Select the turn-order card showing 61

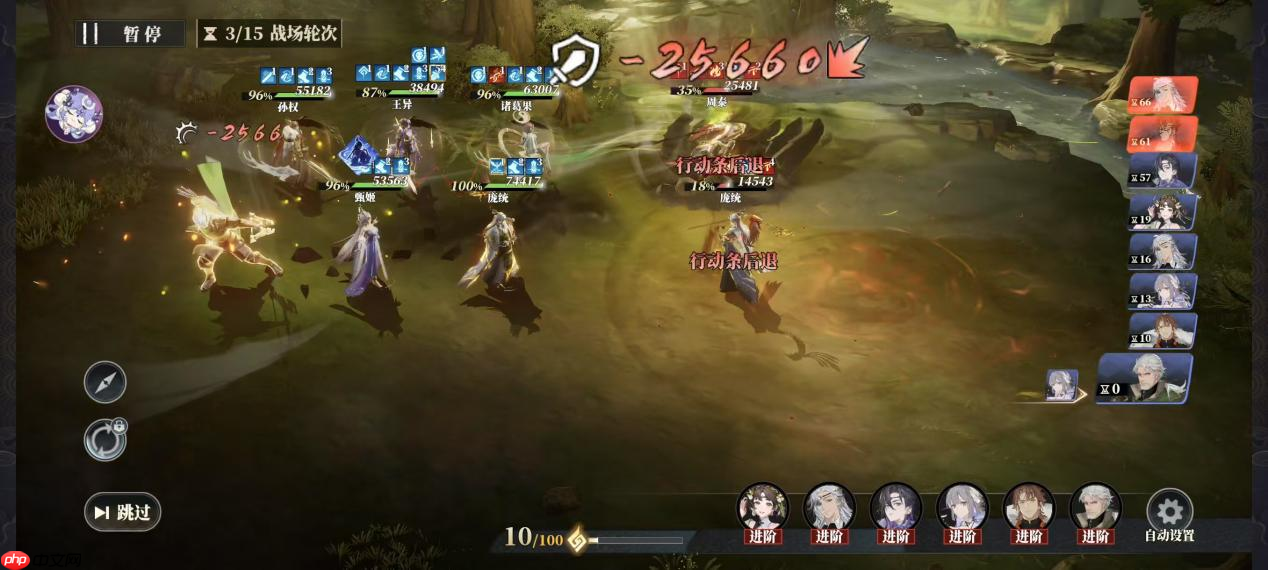point(1163,135)
